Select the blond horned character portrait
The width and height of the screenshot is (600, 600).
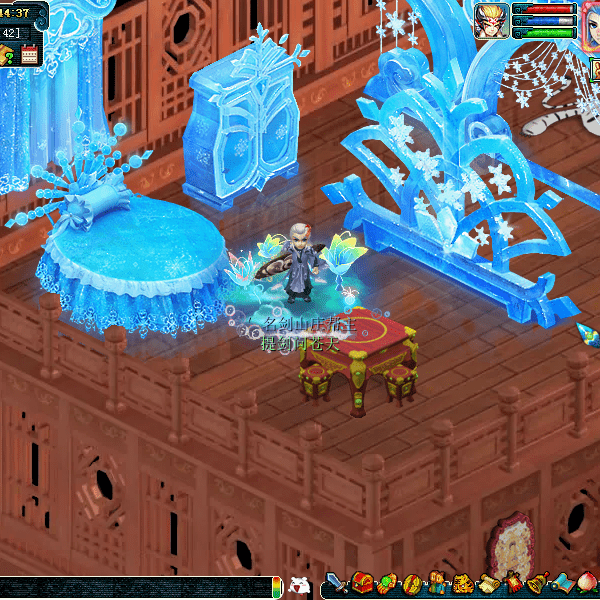point(491,19)
